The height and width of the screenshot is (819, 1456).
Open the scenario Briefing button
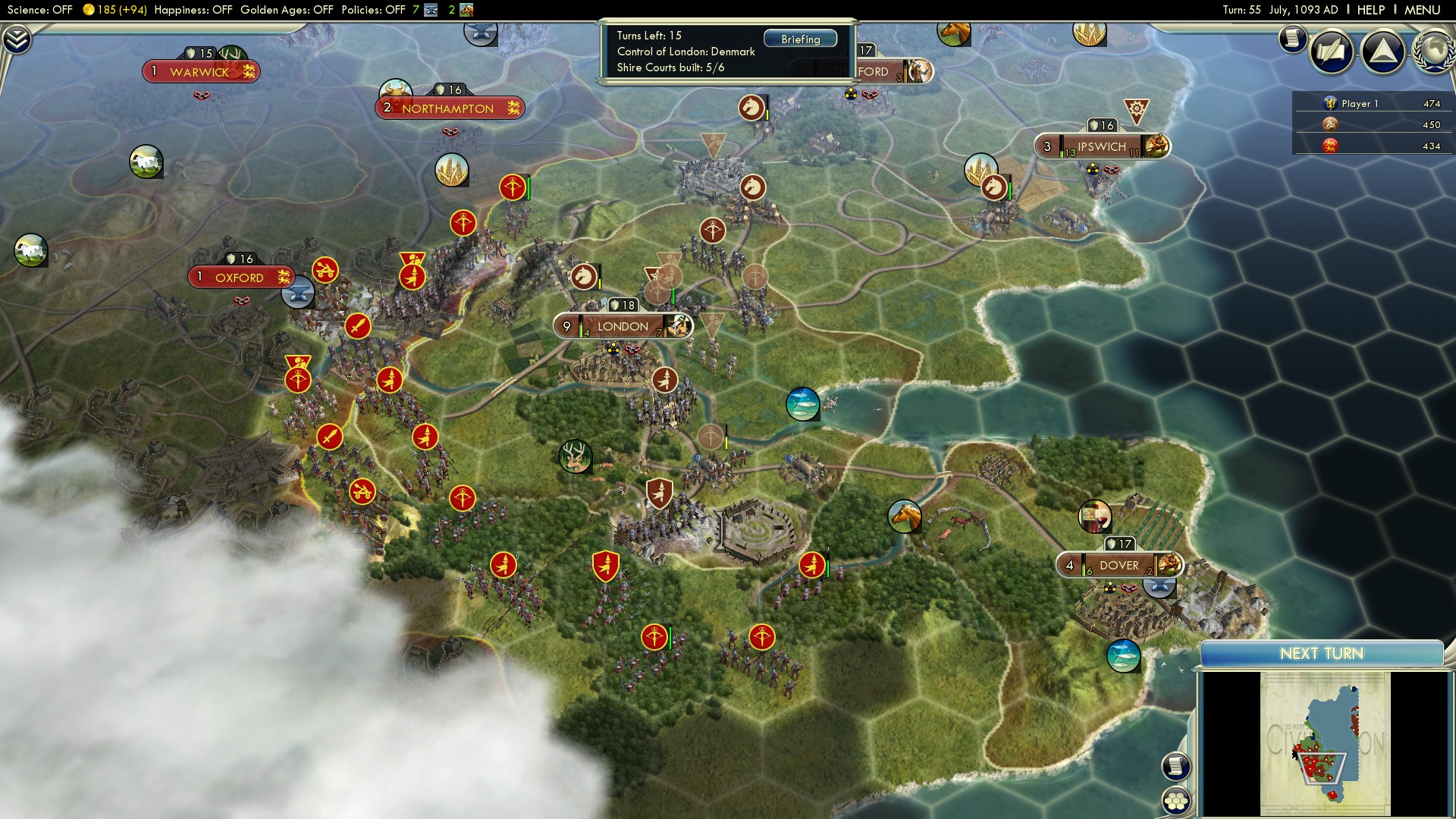pyautogui.click(x=800, y=38)
